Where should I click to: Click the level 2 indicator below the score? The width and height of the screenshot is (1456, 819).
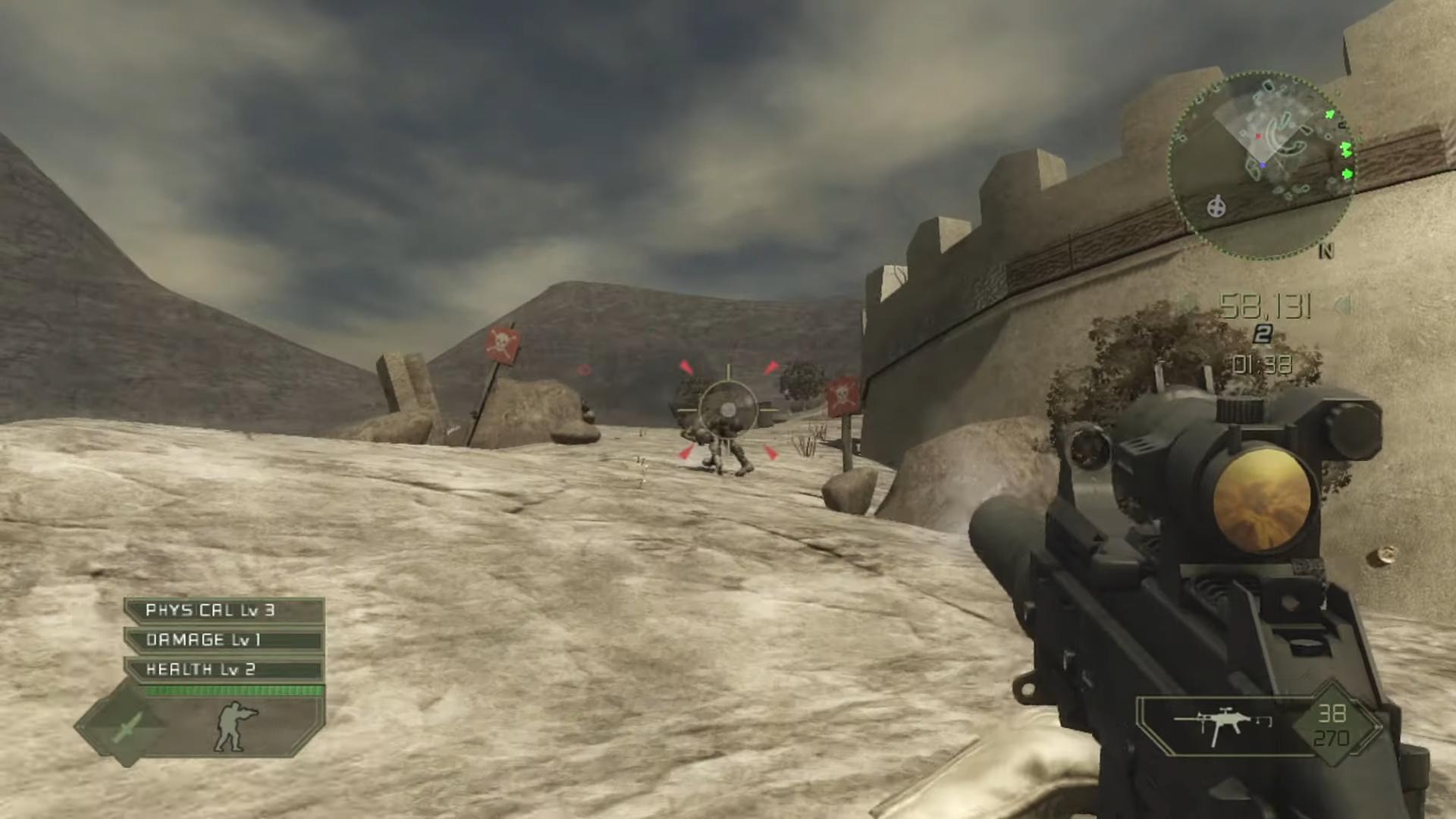pos(1262,332)
